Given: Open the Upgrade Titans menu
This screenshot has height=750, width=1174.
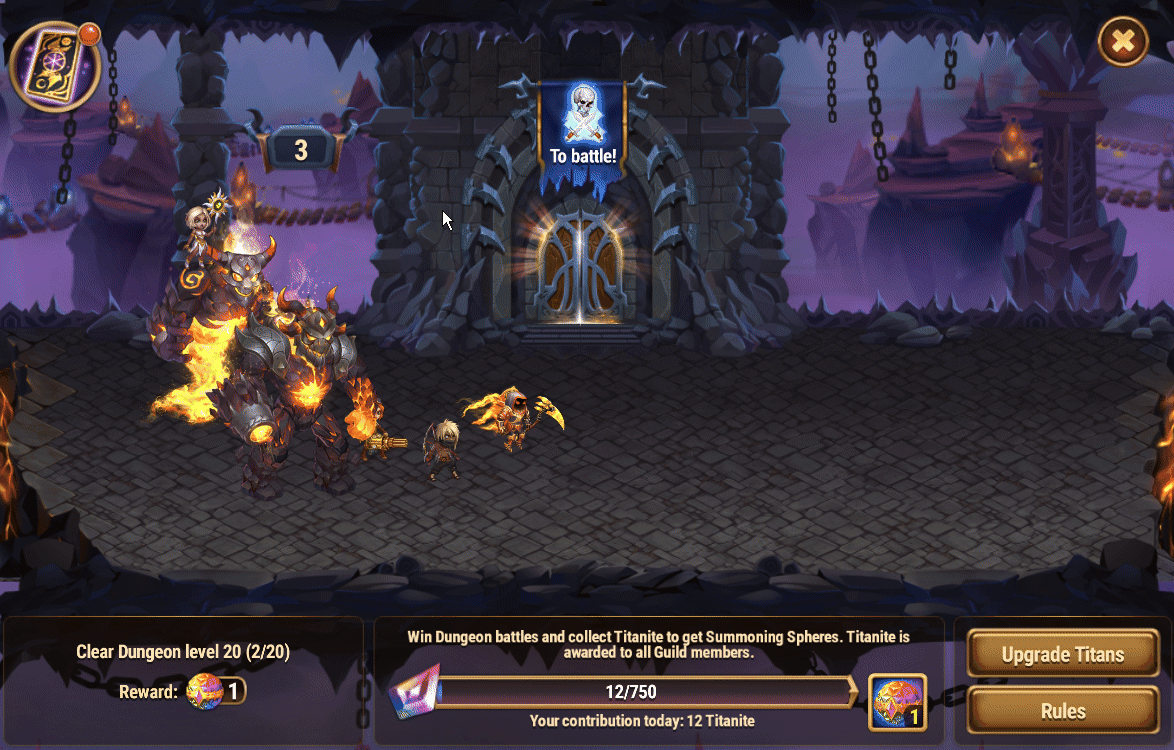Looking at the screenshot, I should (1062, 655).
